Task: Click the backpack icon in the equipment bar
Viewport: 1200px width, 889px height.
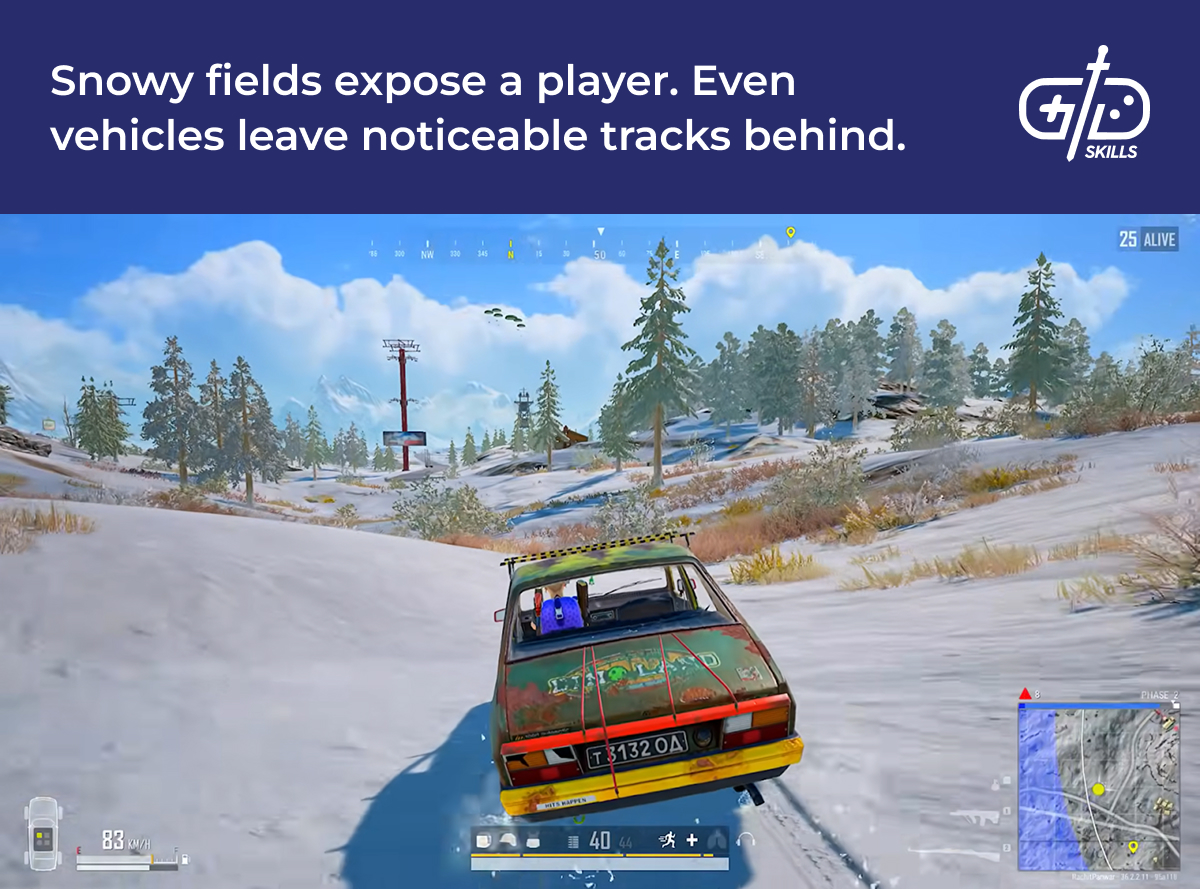Action: [483, 841]
